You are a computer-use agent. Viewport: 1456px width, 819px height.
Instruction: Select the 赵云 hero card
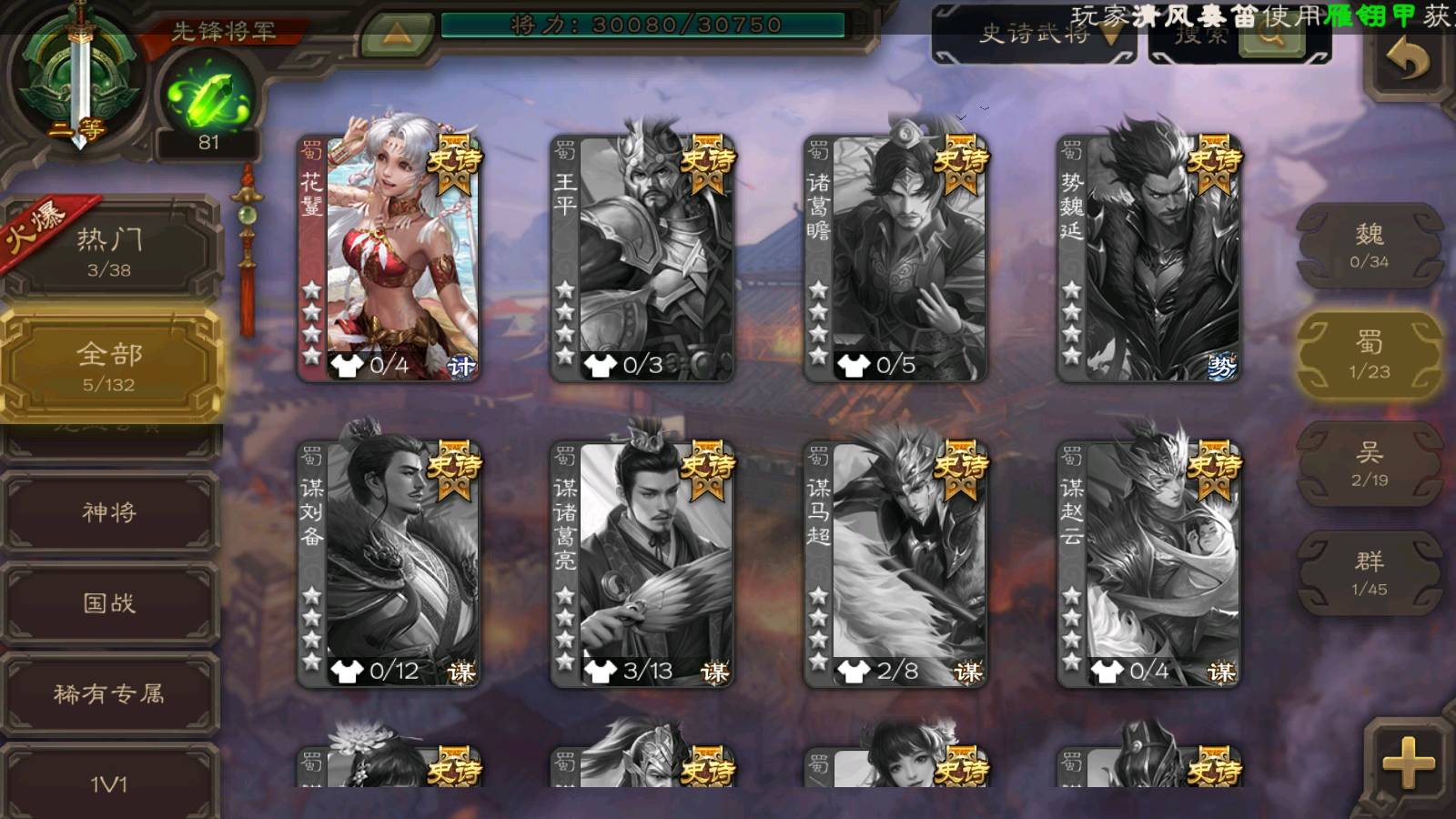point(1148,563)
